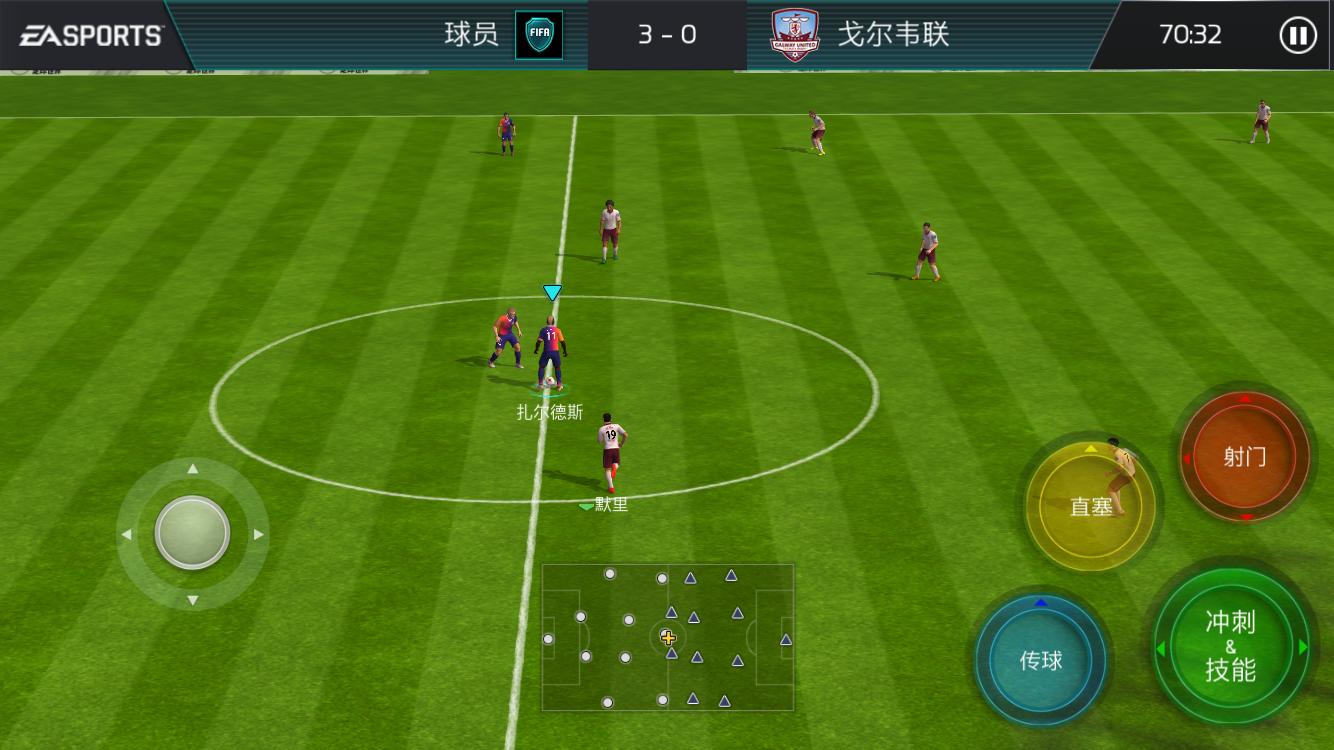
Task: Click the player label 默里
Action: point(611,503)
